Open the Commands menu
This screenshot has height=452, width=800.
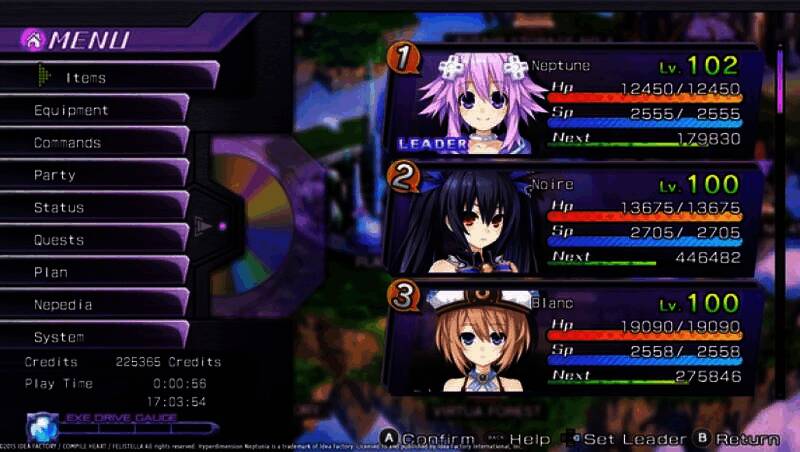pos(95,142)
